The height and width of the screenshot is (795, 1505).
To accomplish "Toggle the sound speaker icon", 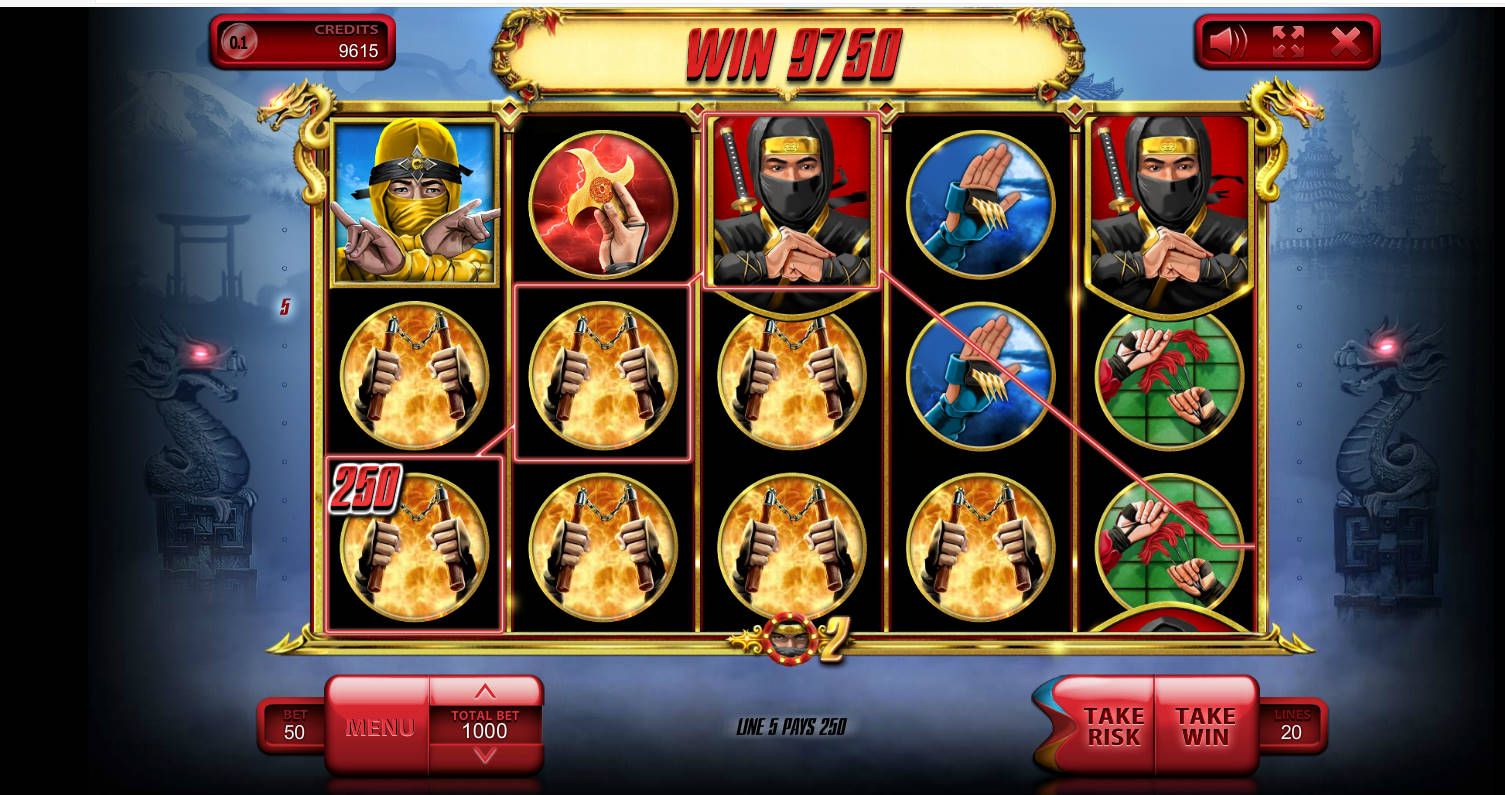I will 1227,42.
